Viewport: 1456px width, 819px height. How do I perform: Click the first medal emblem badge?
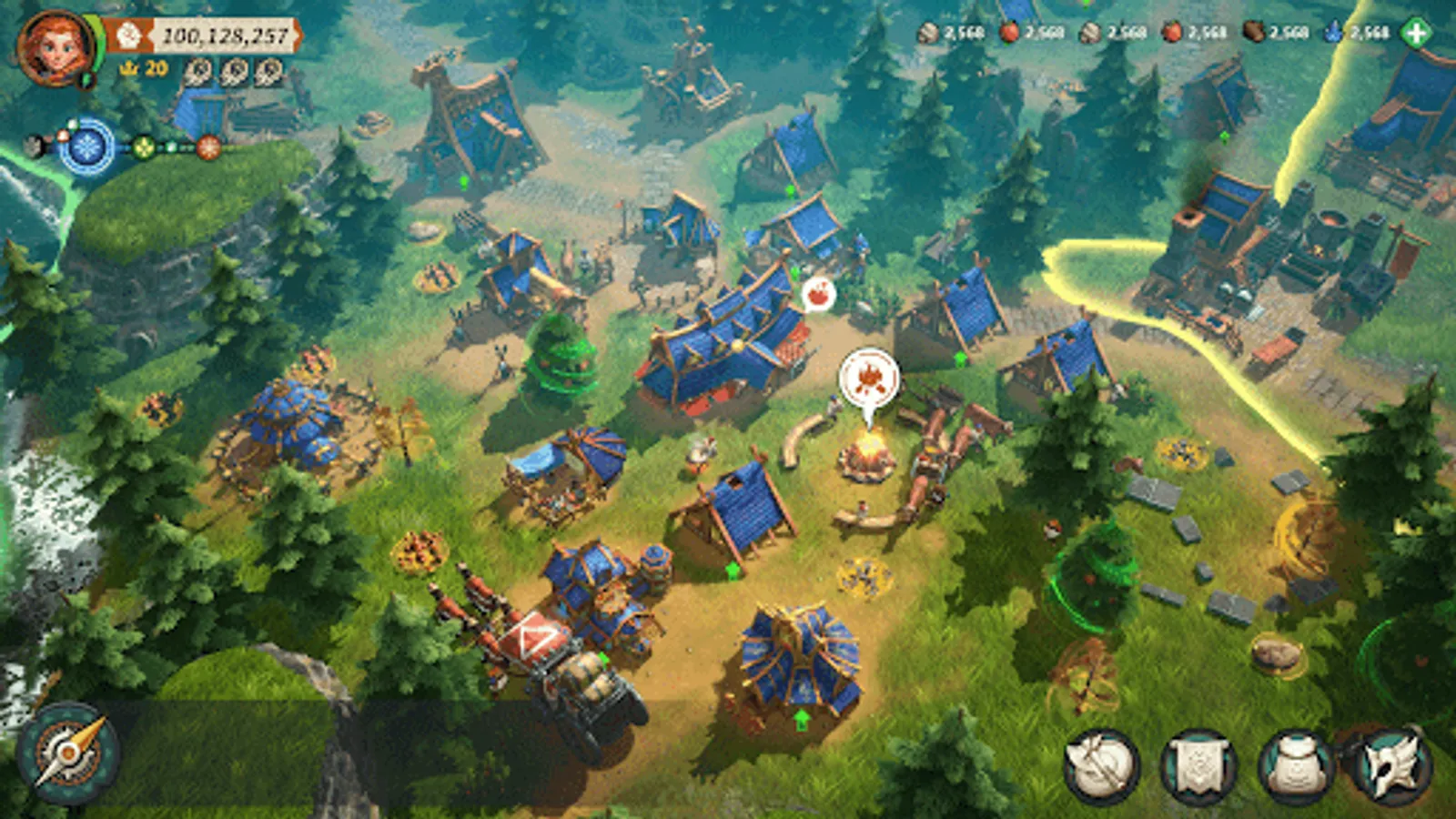tap(196, 71)
